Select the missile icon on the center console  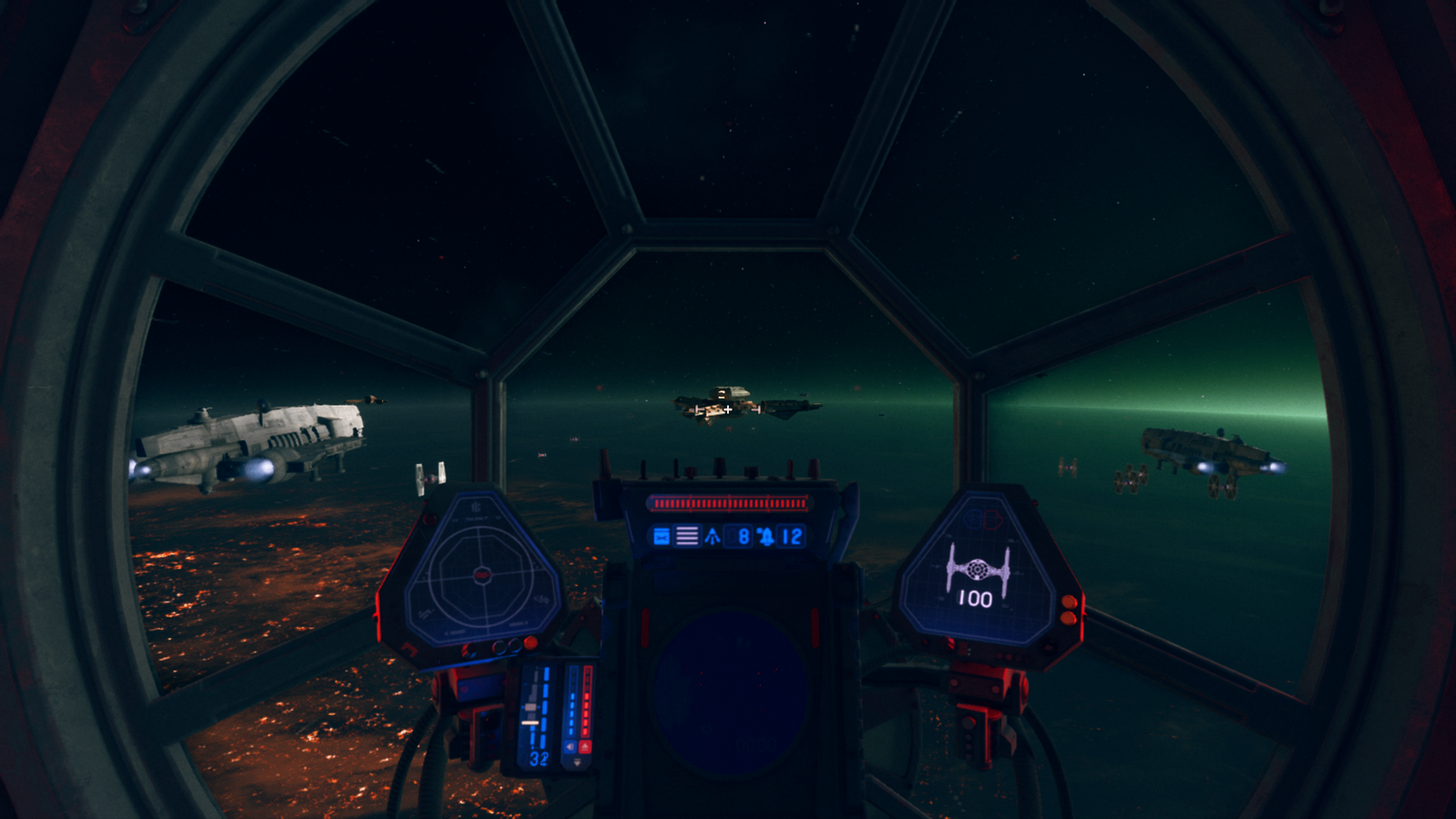point(713,536)
